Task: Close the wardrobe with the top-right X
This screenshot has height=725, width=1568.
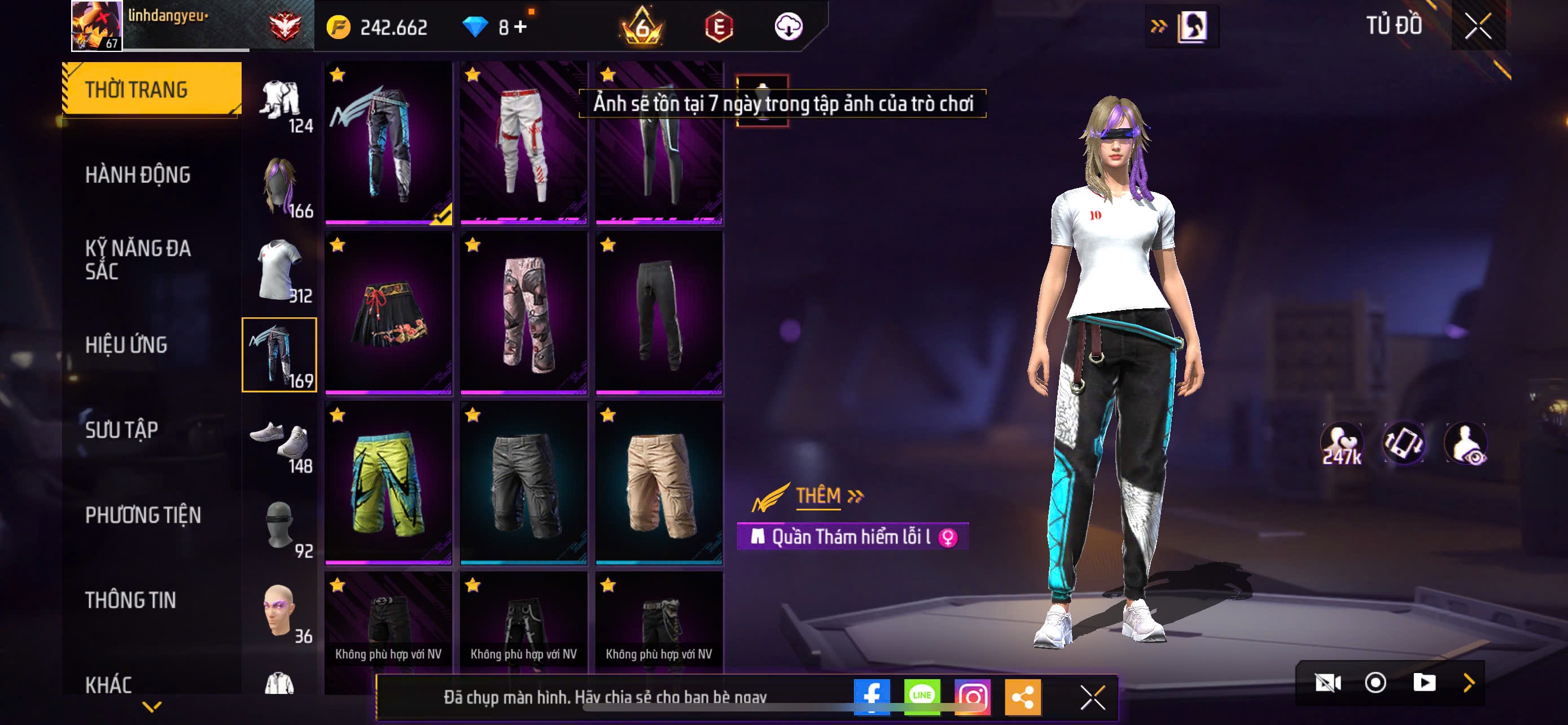Action: [1477, 26]
